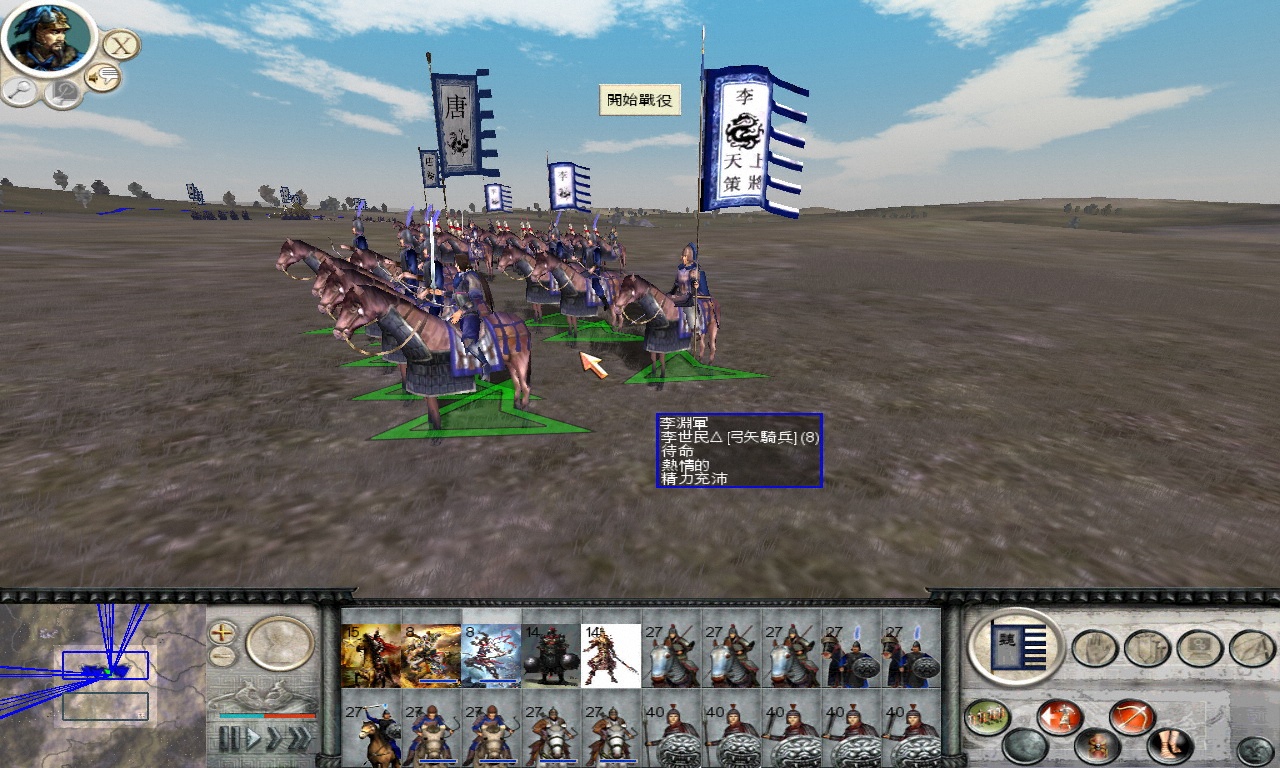Order withdrawal with the running feet icon
Viewport: 1280px width, 768px height.
(x=1167, y=745)
